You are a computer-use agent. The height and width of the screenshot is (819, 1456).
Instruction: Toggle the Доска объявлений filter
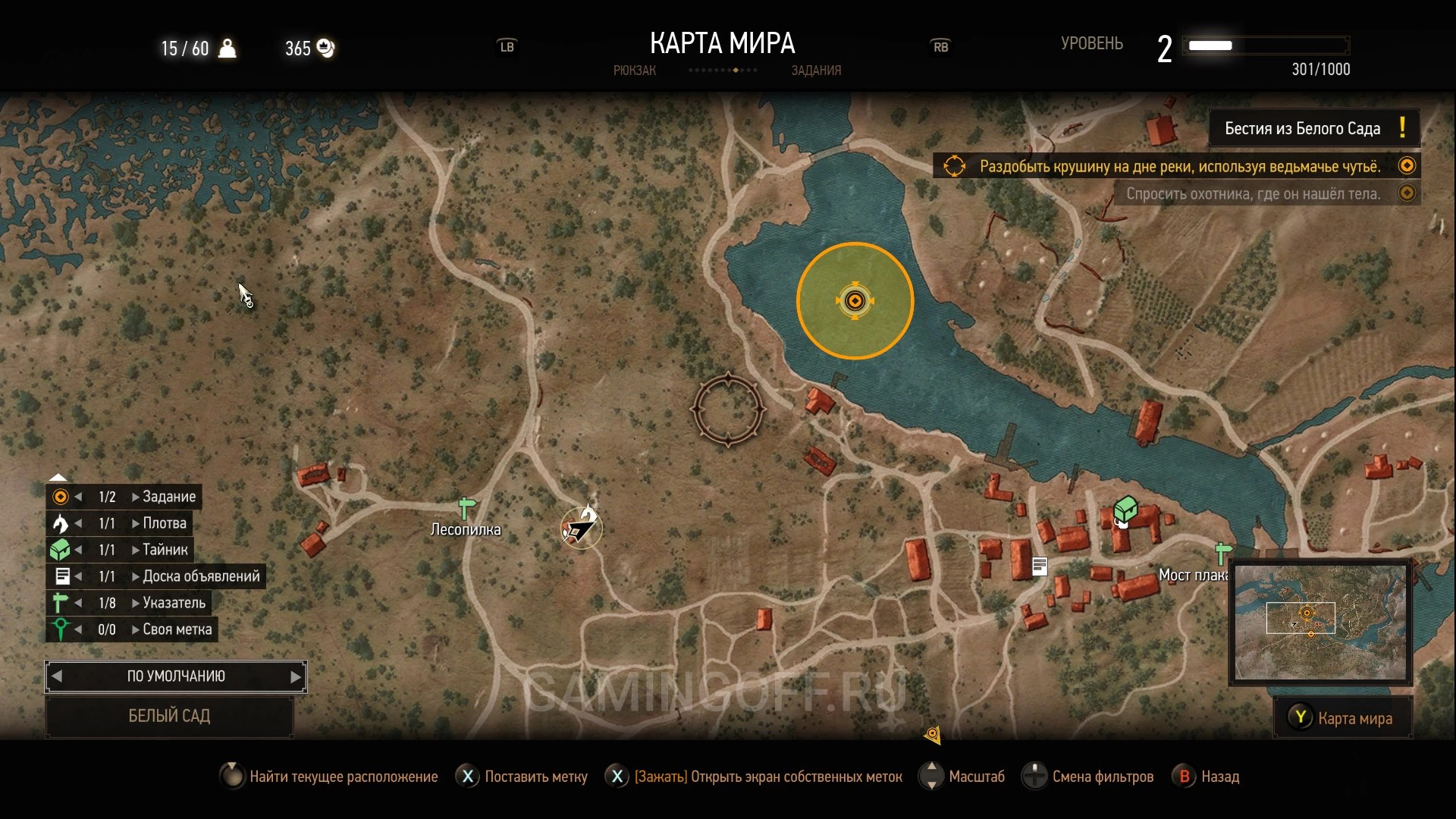point(200,576)
